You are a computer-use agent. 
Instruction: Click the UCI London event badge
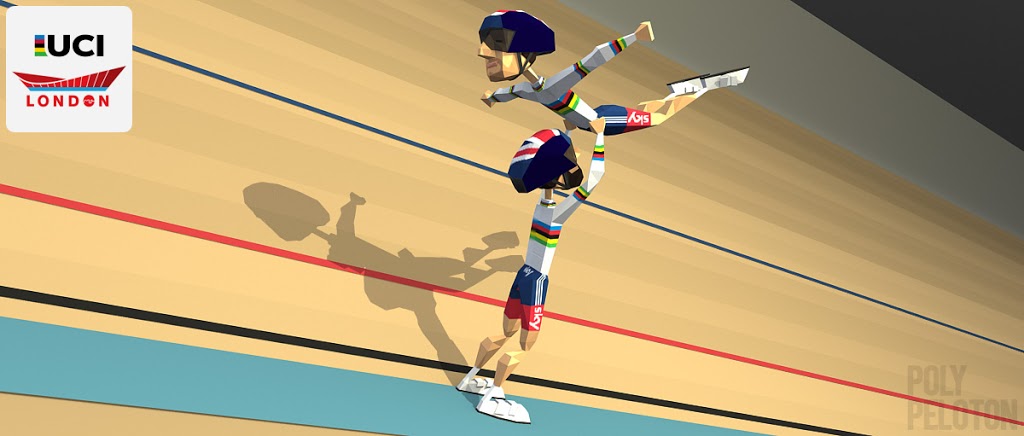pyautogui.click(x=69, y=69)
